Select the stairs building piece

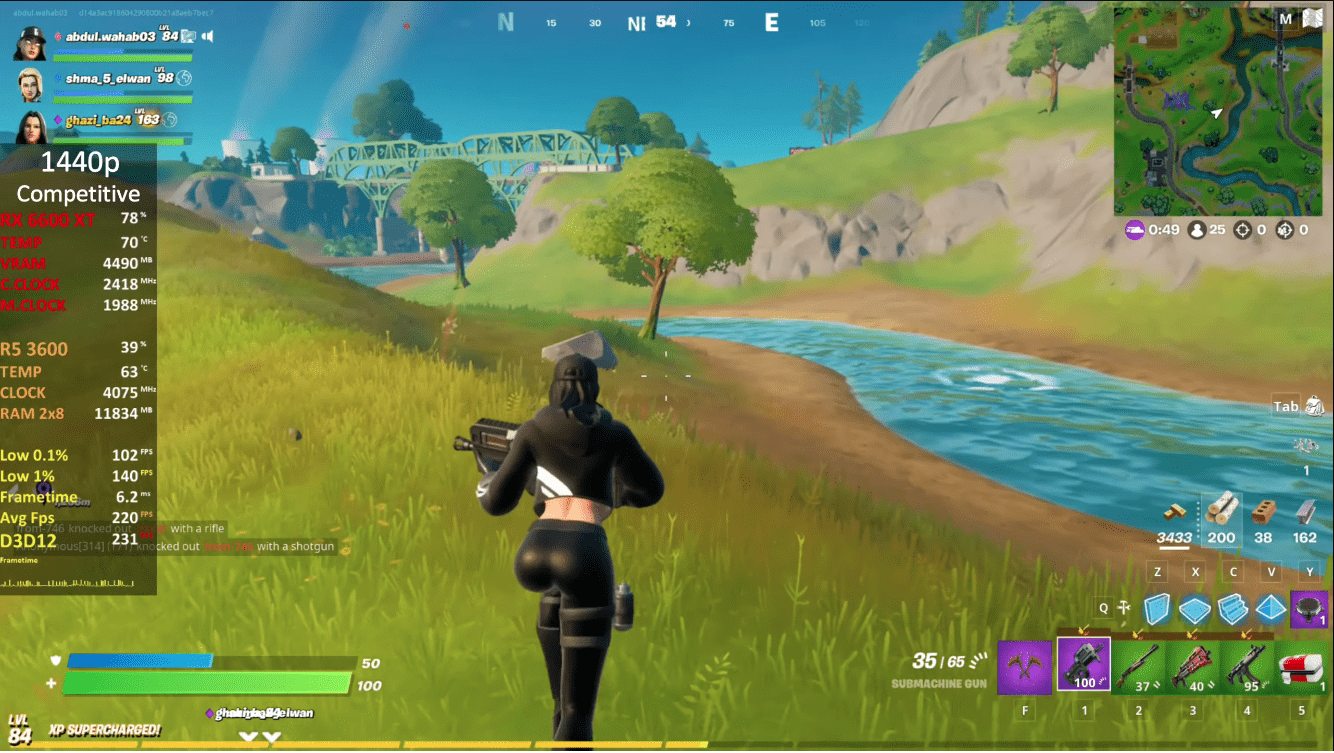pyautogui.click(x=1233, y=608)
